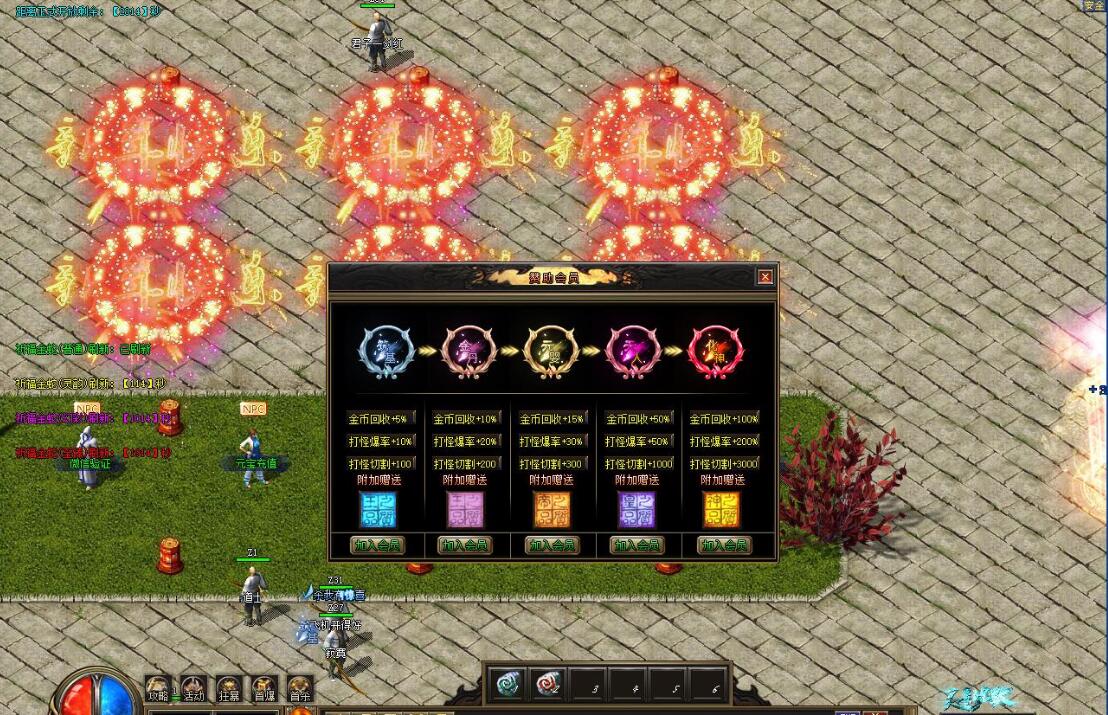Join the 天人 membership with +50% gold recycle
This screenshot has height=715, width=1108.
point(637,545)
